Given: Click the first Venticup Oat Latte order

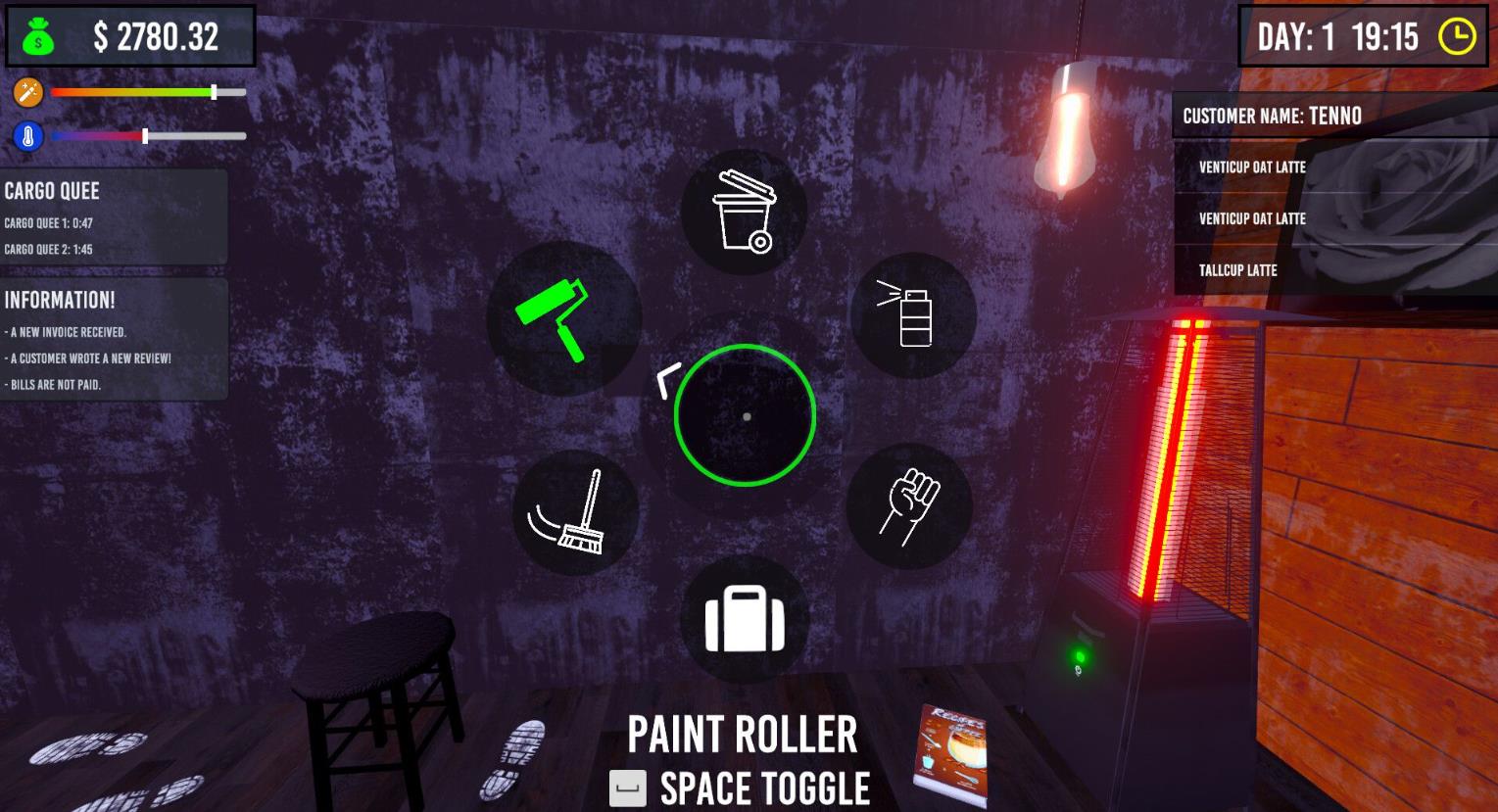Looking at the screenshot, I should pos(1252,167).
